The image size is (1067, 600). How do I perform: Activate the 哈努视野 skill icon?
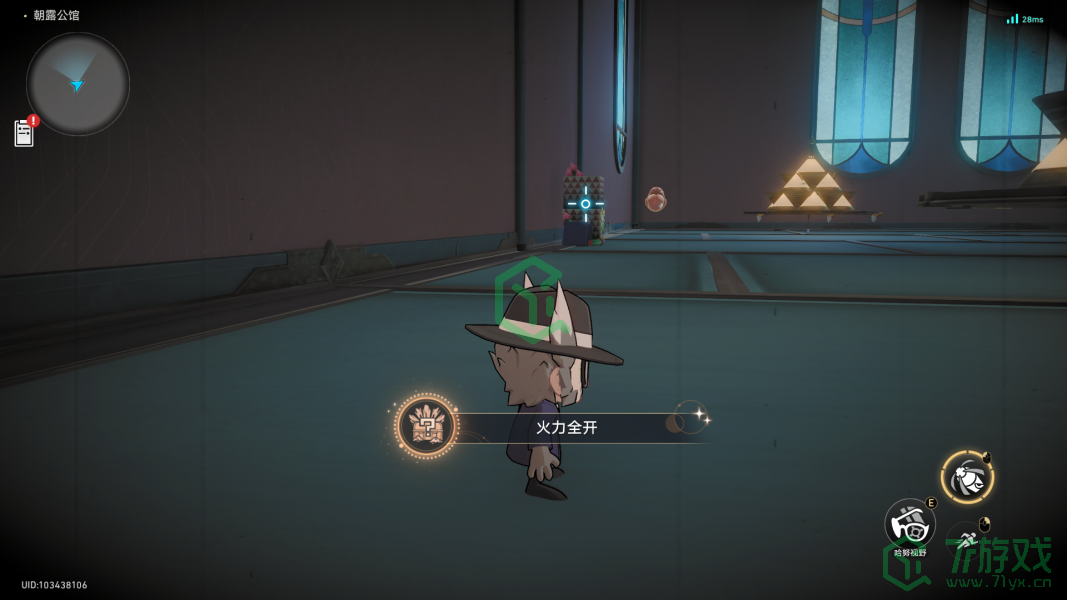[x=909, y=524]
